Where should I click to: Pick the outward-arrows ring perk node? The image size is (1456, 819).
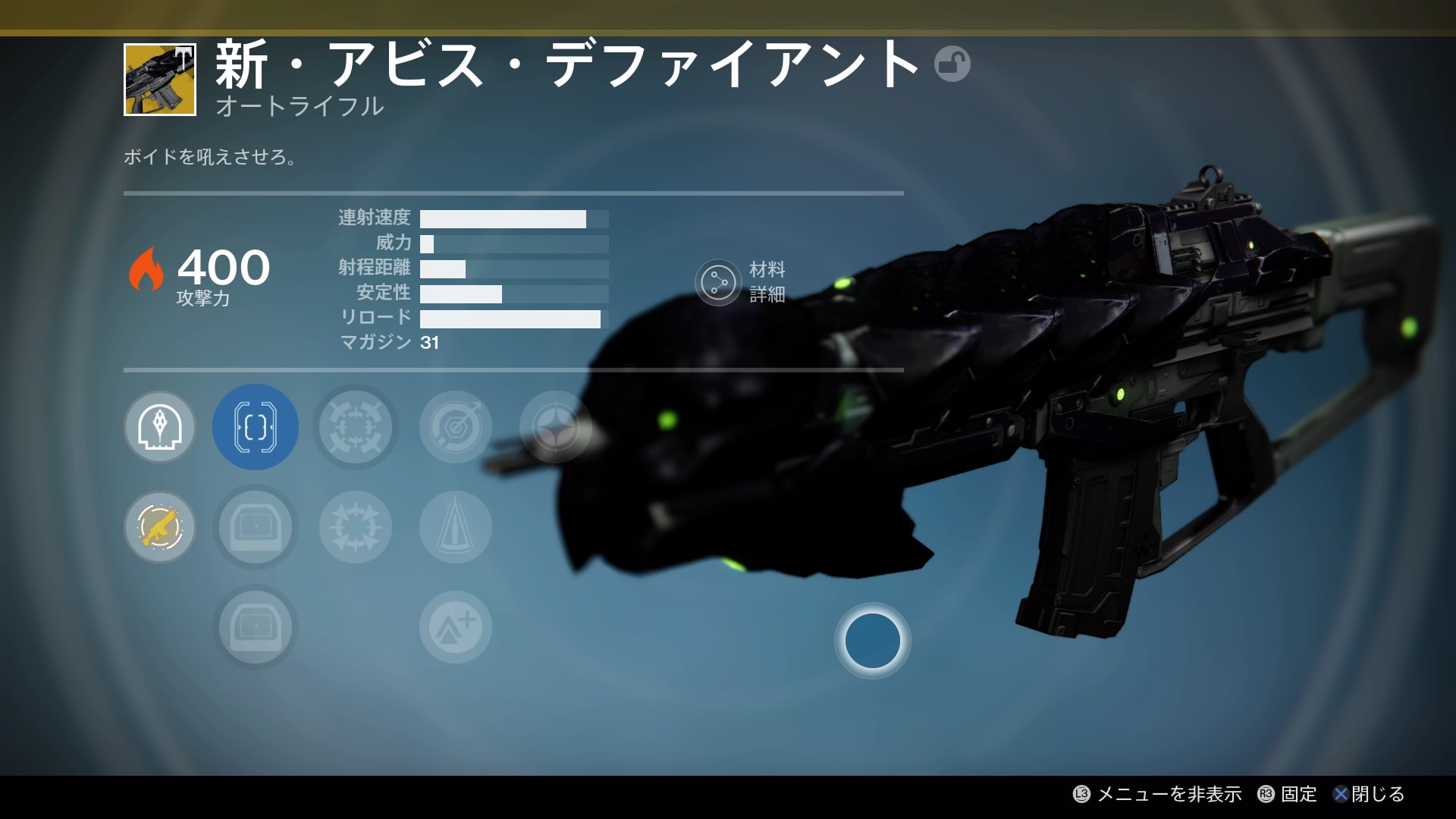[x=356, y=527]
